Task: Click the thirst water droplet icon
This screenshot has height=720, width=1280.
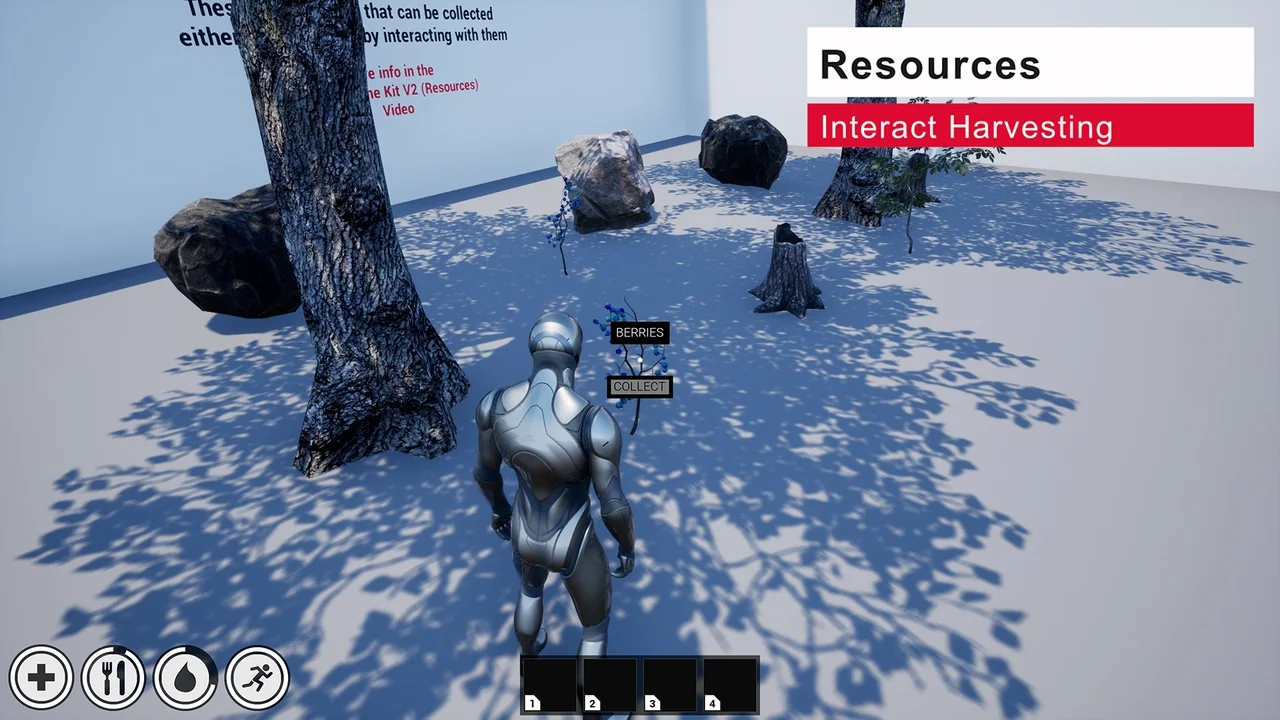Action: pos(185,677)
